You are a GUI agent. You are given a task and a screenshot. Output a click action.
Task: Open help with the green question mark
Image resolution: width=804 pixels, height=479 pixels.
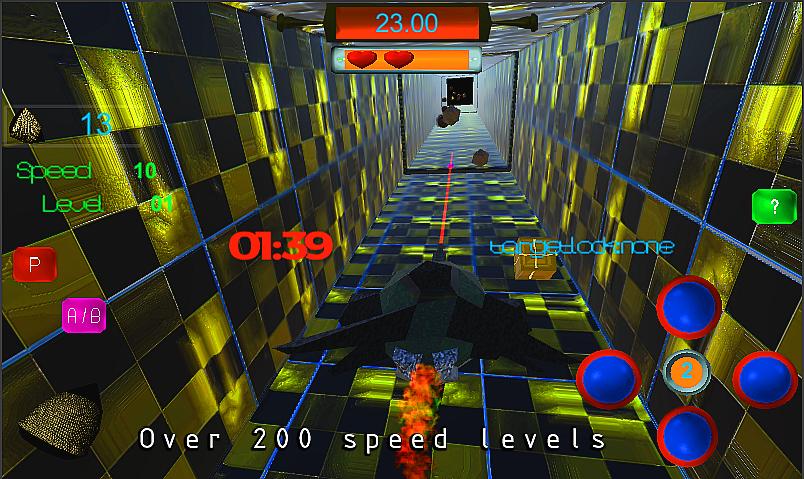(772, 208)
